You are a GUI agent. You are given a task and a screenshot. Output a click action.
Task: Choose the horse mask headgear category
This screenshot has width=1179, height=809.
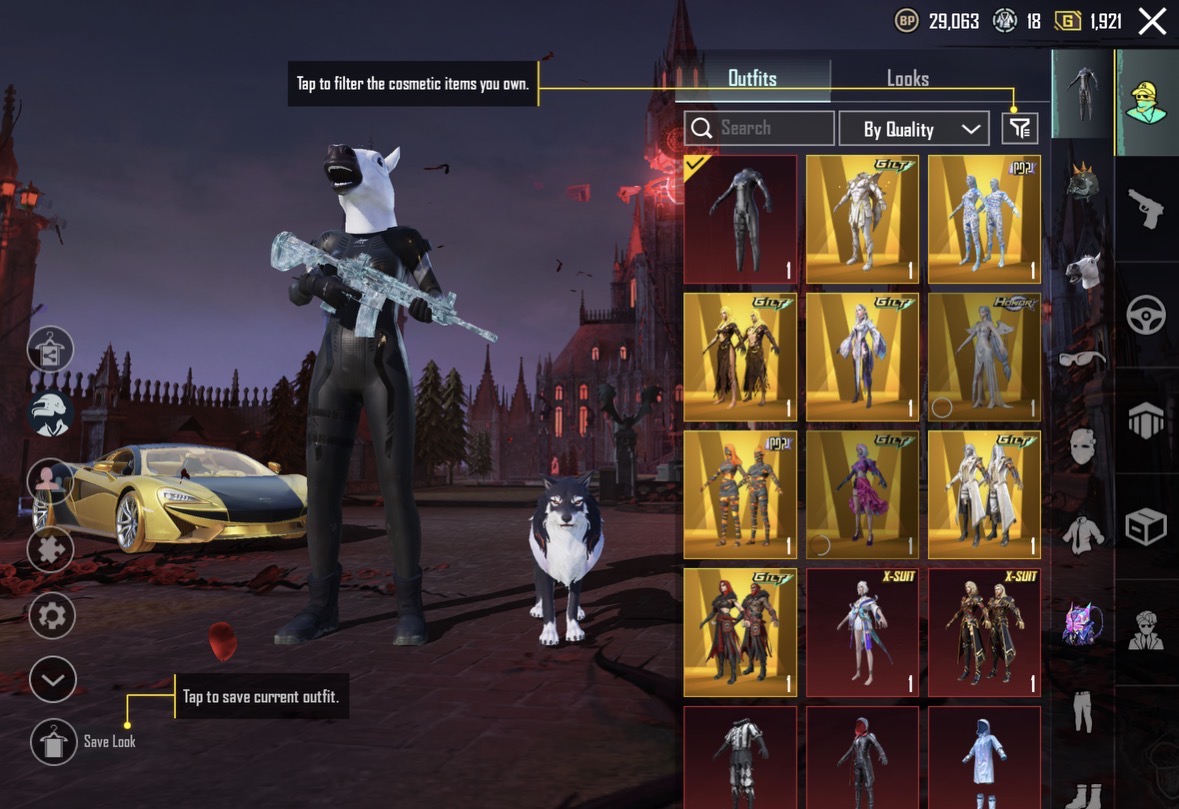point(1082,272)
